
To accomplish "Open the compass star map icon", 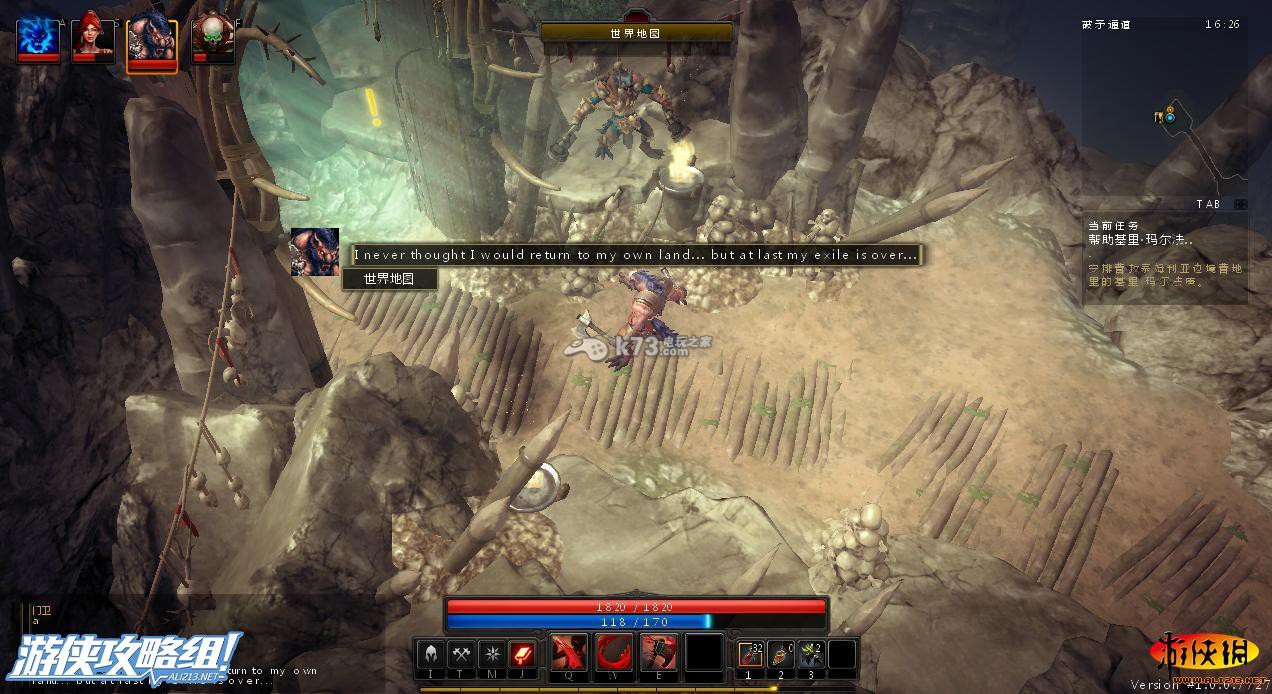I will (491, 654).
